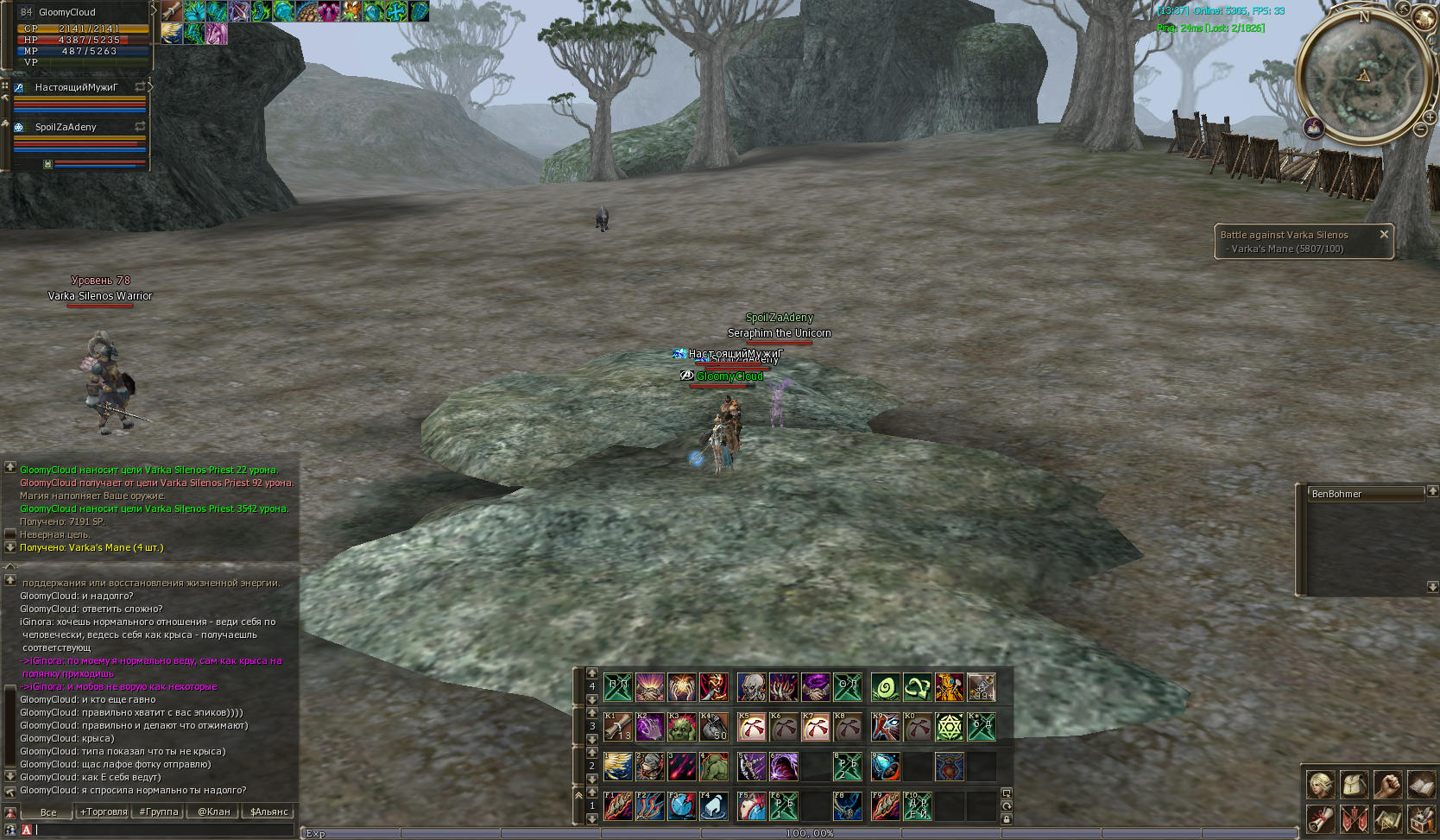Screen dimensions: 1440x840
Task: Open the actions fist icon
Action: pyautogui.click(x=1387, y=784)
